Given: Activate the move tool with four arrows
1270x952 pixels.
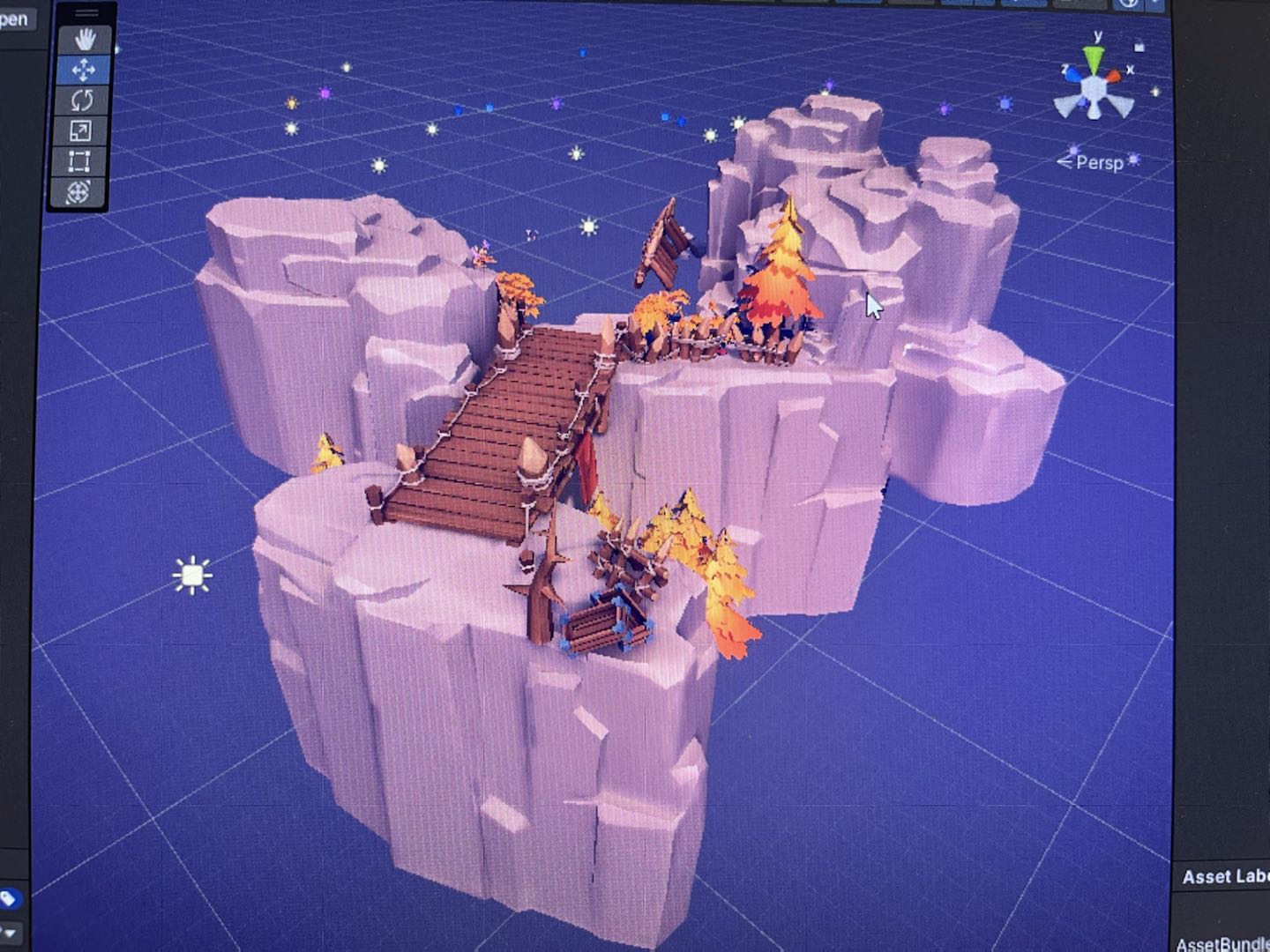Looking at the screenshot, I should (x=84, y=70).
